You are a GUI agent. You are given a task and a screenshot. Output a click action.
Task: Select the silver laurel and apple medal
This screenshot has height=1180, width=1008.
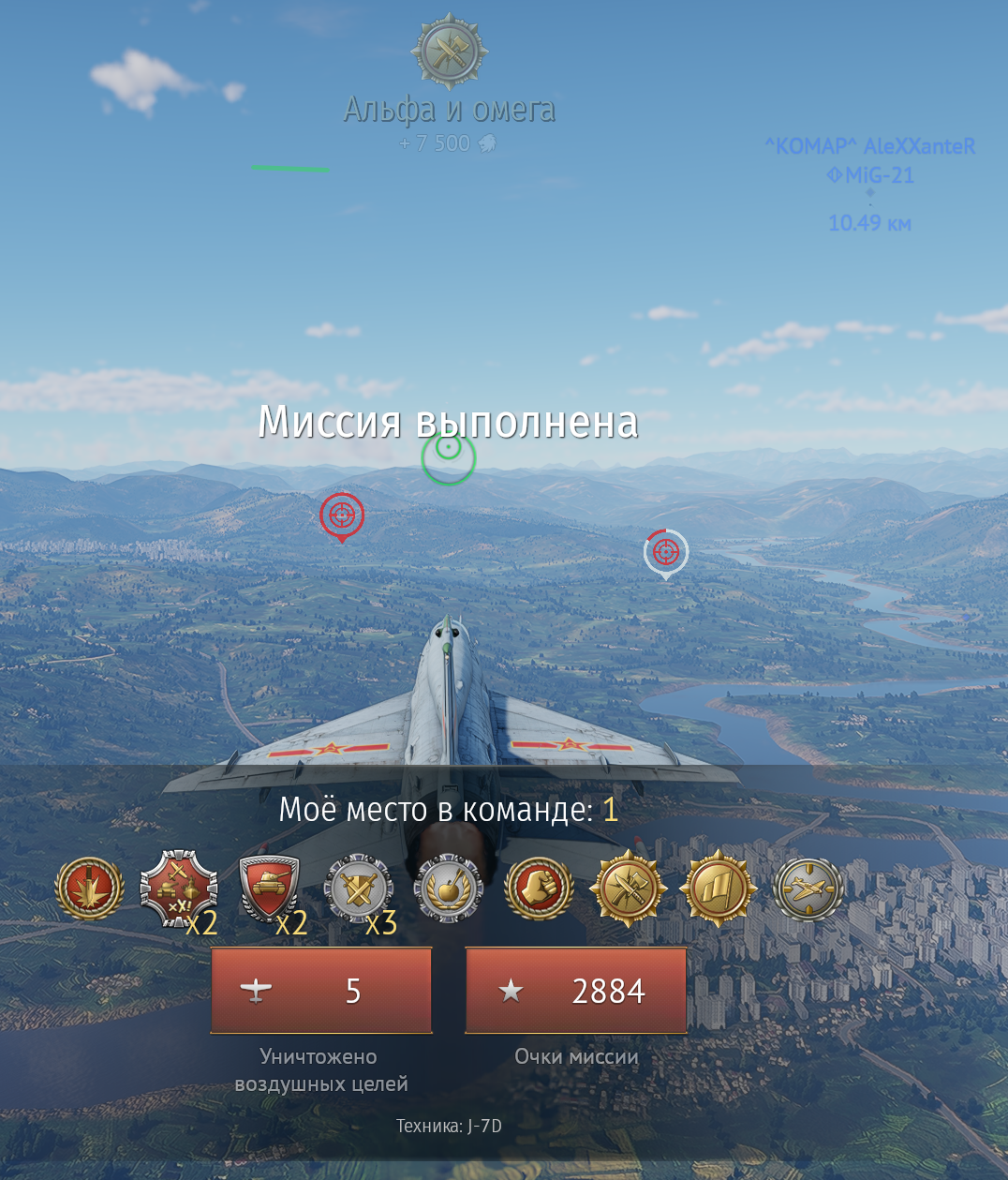tap(449, 888)
